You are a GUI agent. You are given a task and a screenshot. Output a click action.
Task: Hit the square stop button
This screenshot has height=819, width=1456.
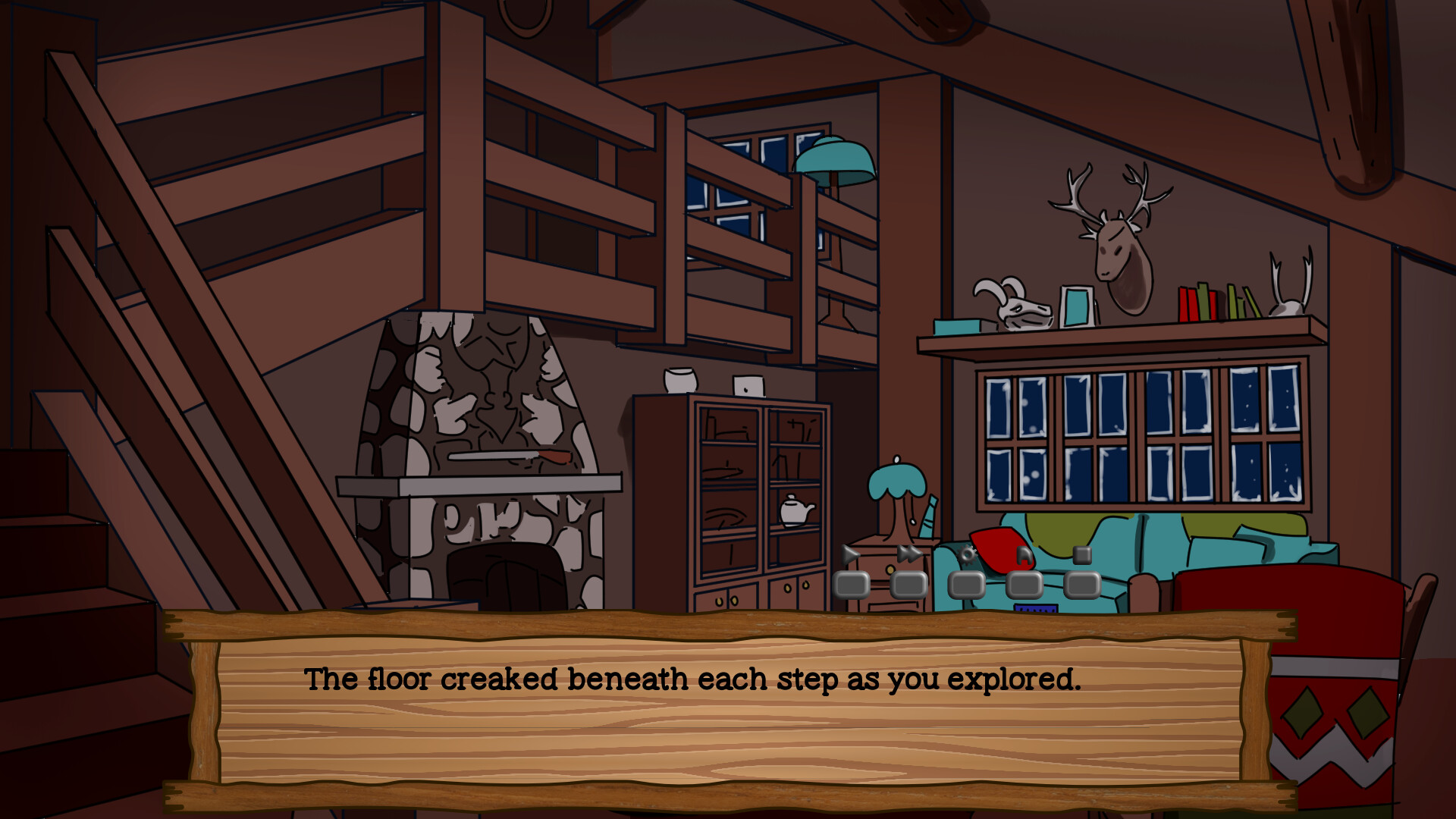(1082, 584)
